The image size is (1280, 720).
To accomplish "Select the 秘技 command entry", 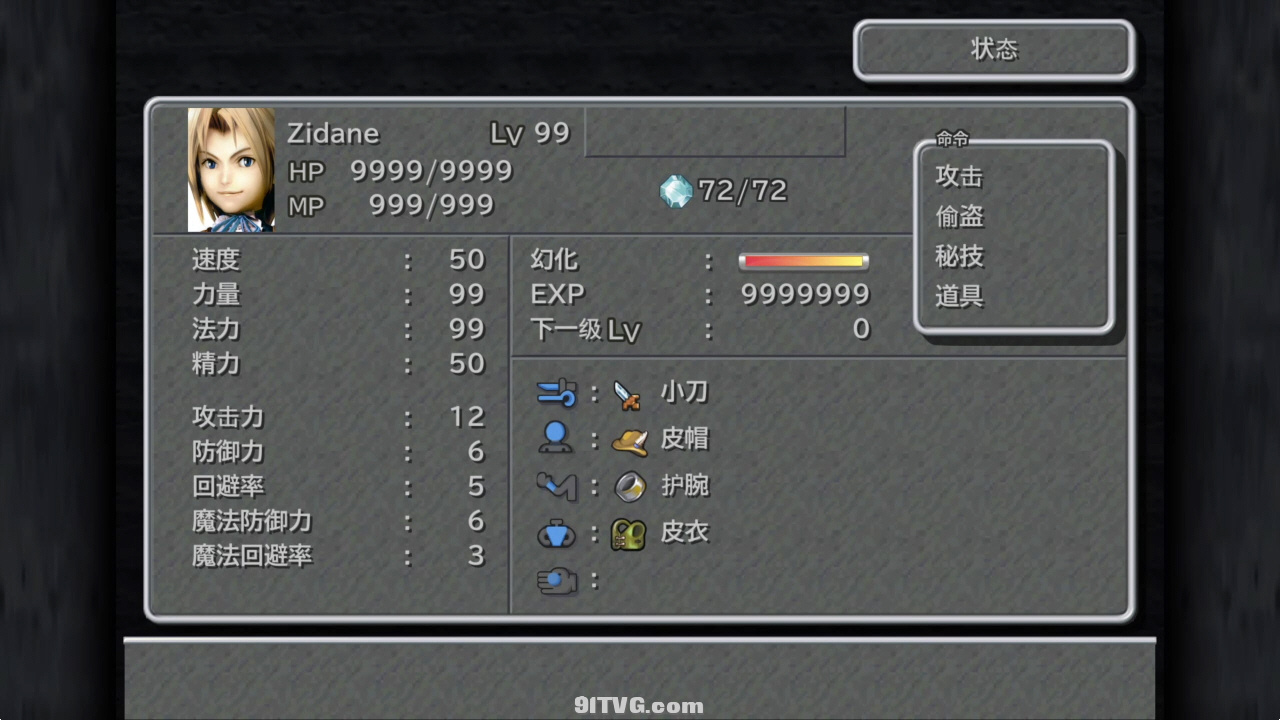I will tap(959, 257).
